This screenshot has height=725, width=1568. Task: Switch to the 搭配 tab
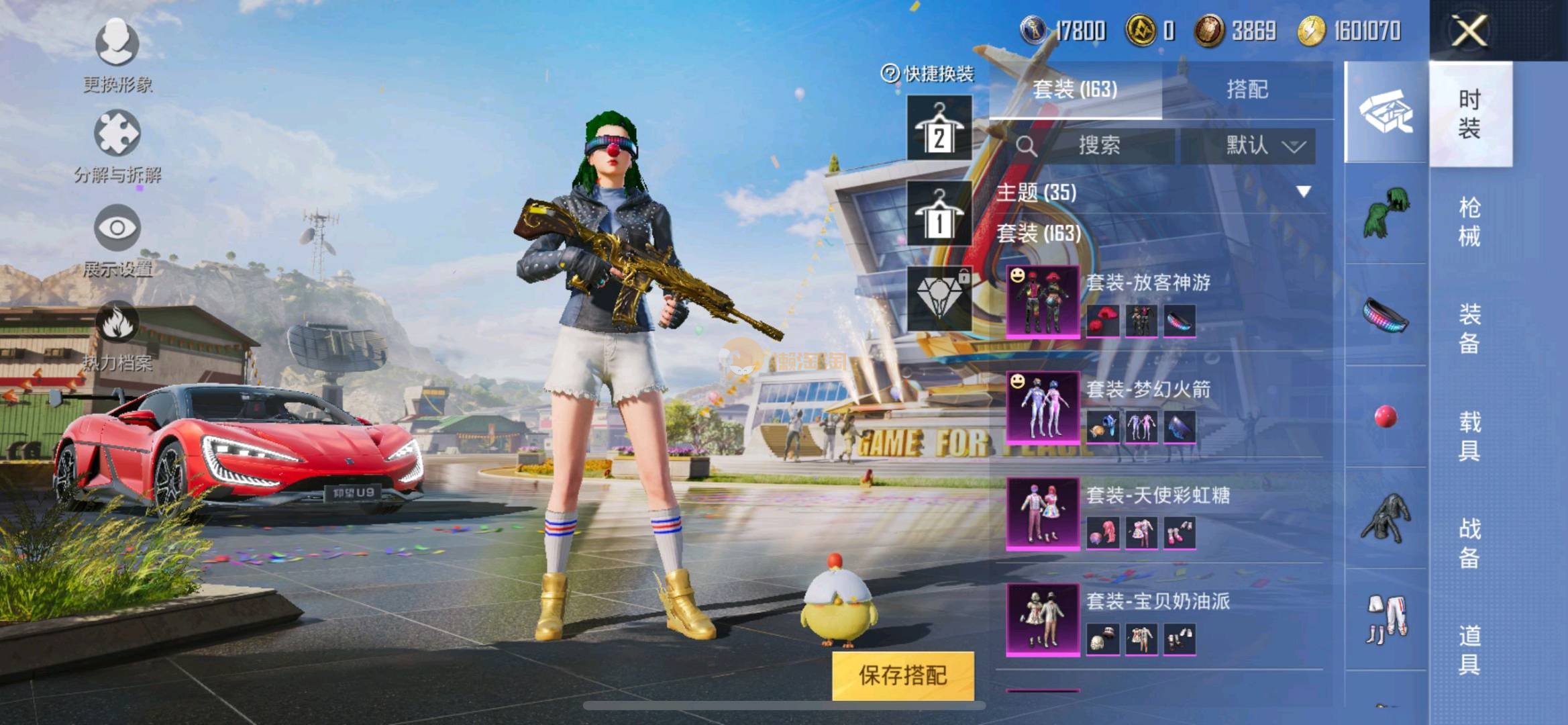pyautogui.click(x=1247, y=89)
